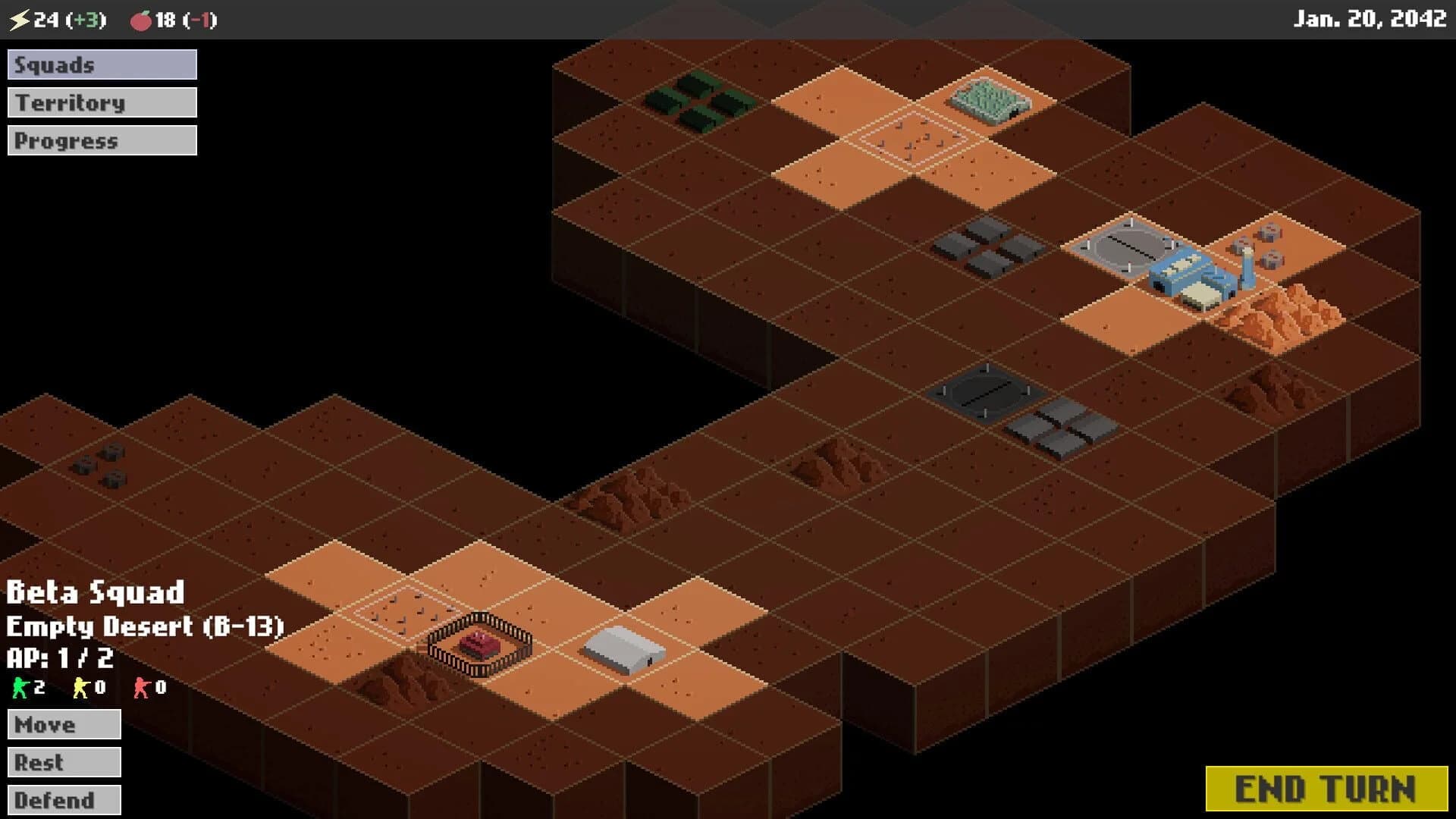
Task: Click the Move command for Beta Squad
Action: point(64,724)
